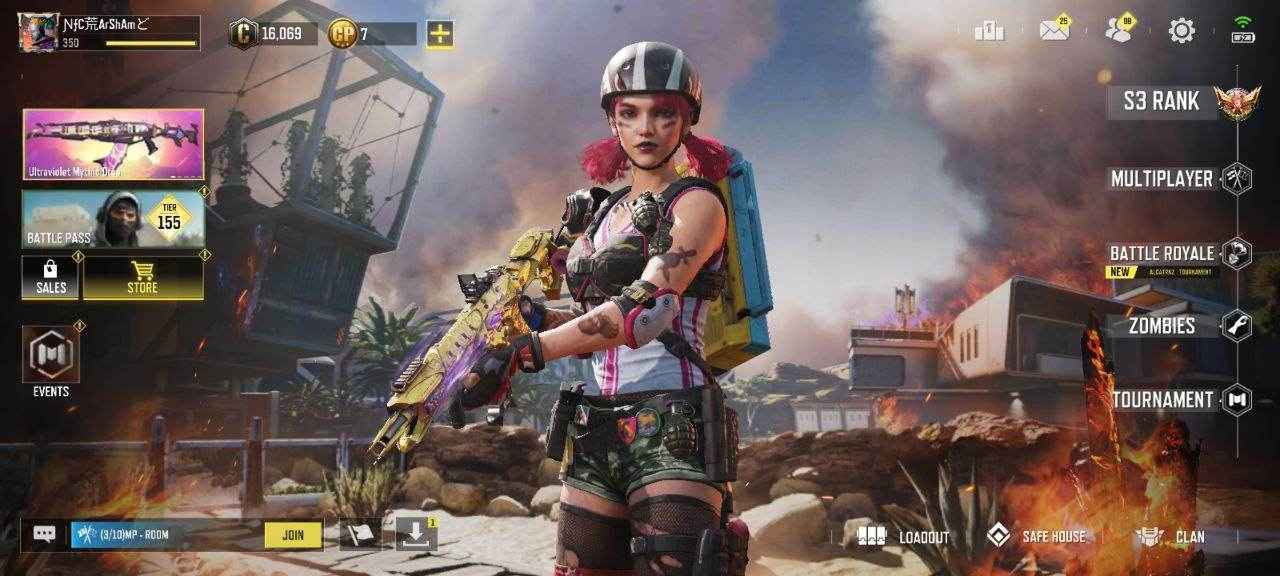The width and height of the screenshot is (1280, 576).
Task: Open the Zombies mode
Action: [x=1163, y=325]
